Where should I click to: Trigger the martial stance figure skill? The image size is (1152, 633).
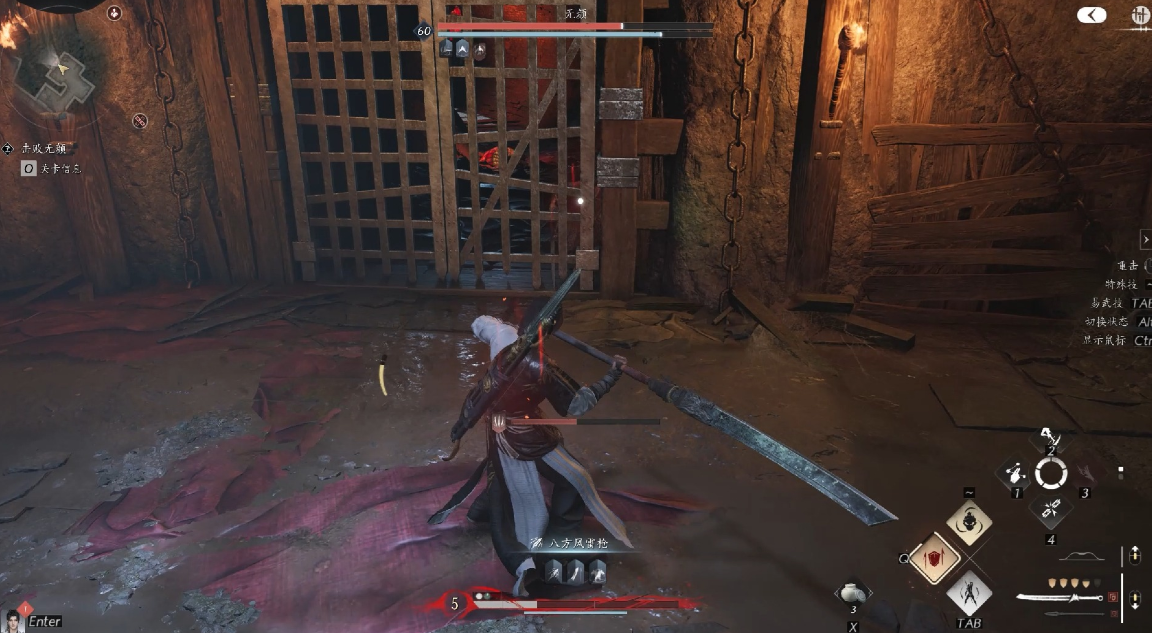pyautogui.click(x=969, y=593)
